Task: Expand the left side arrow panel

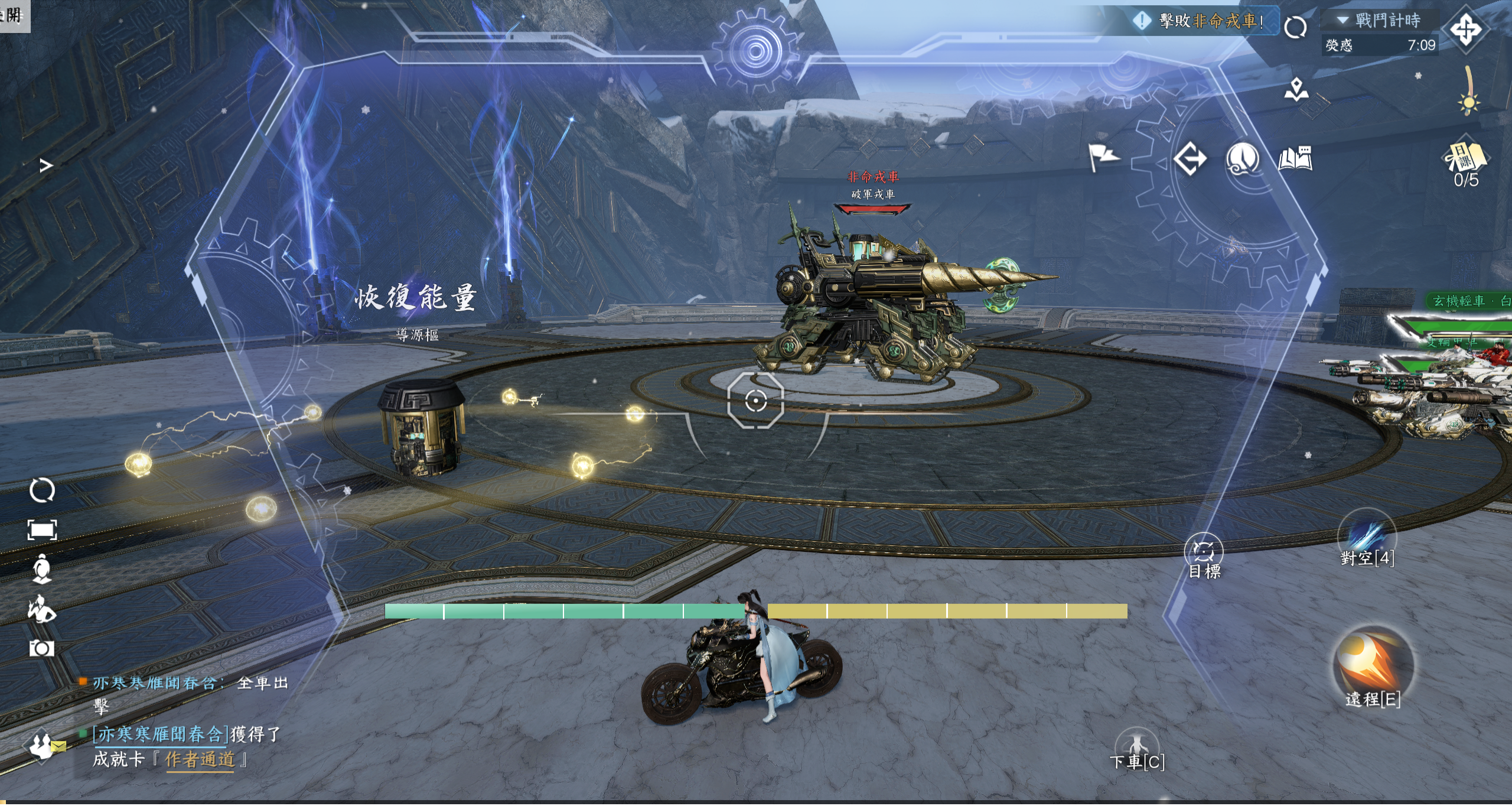Action: tap(46, 165)
